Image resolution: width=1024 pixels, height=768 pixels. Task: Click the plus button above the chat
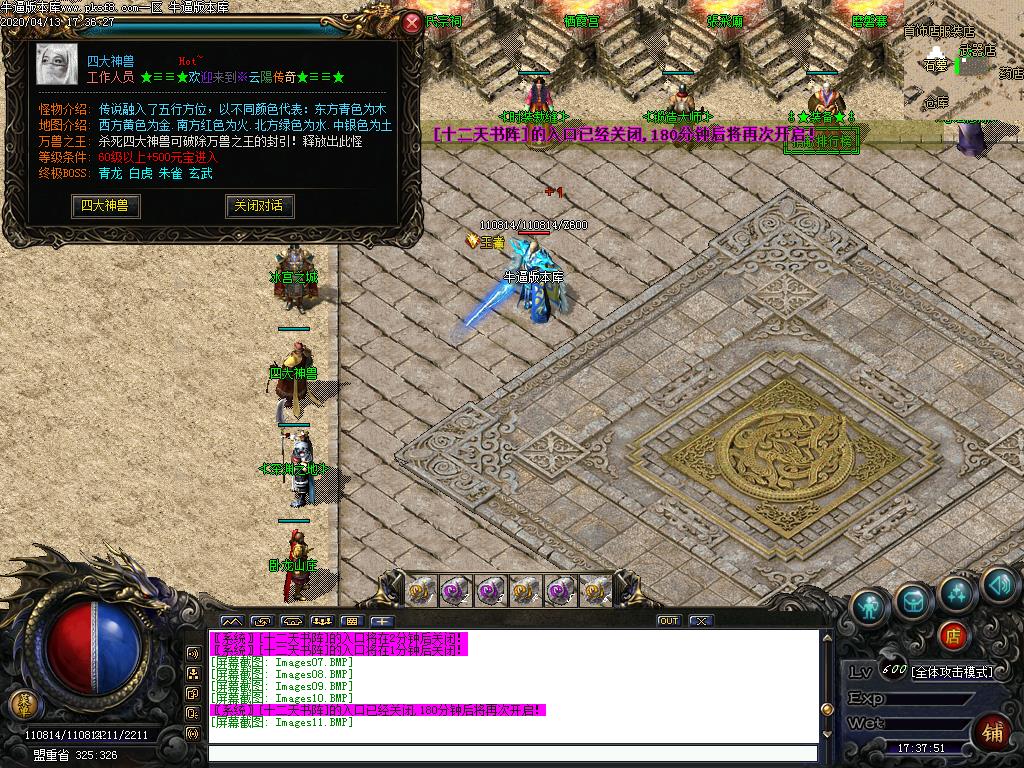[383, 621]
